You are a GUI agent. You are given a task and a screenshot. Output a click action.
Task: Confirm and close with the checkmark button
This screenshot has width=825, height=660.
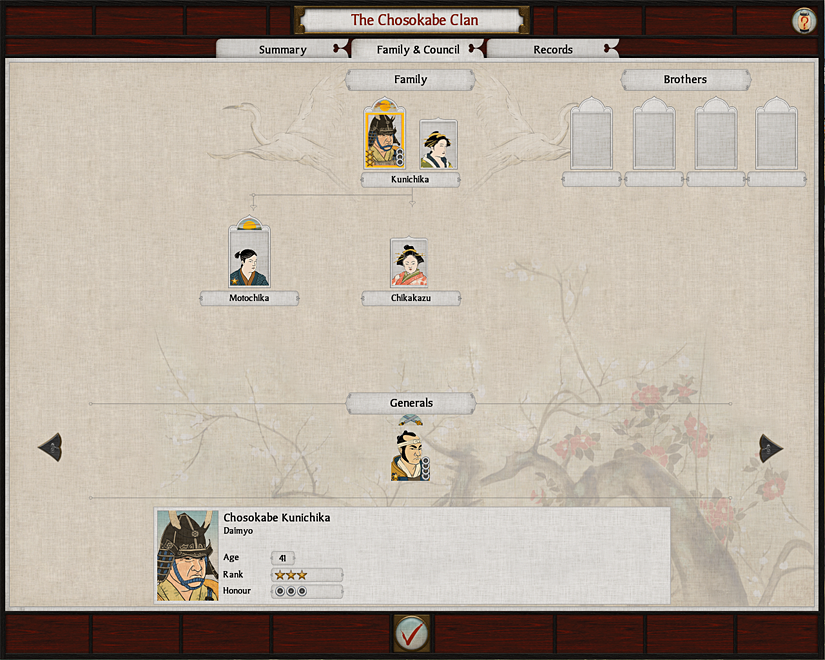(x=411, y=633)
